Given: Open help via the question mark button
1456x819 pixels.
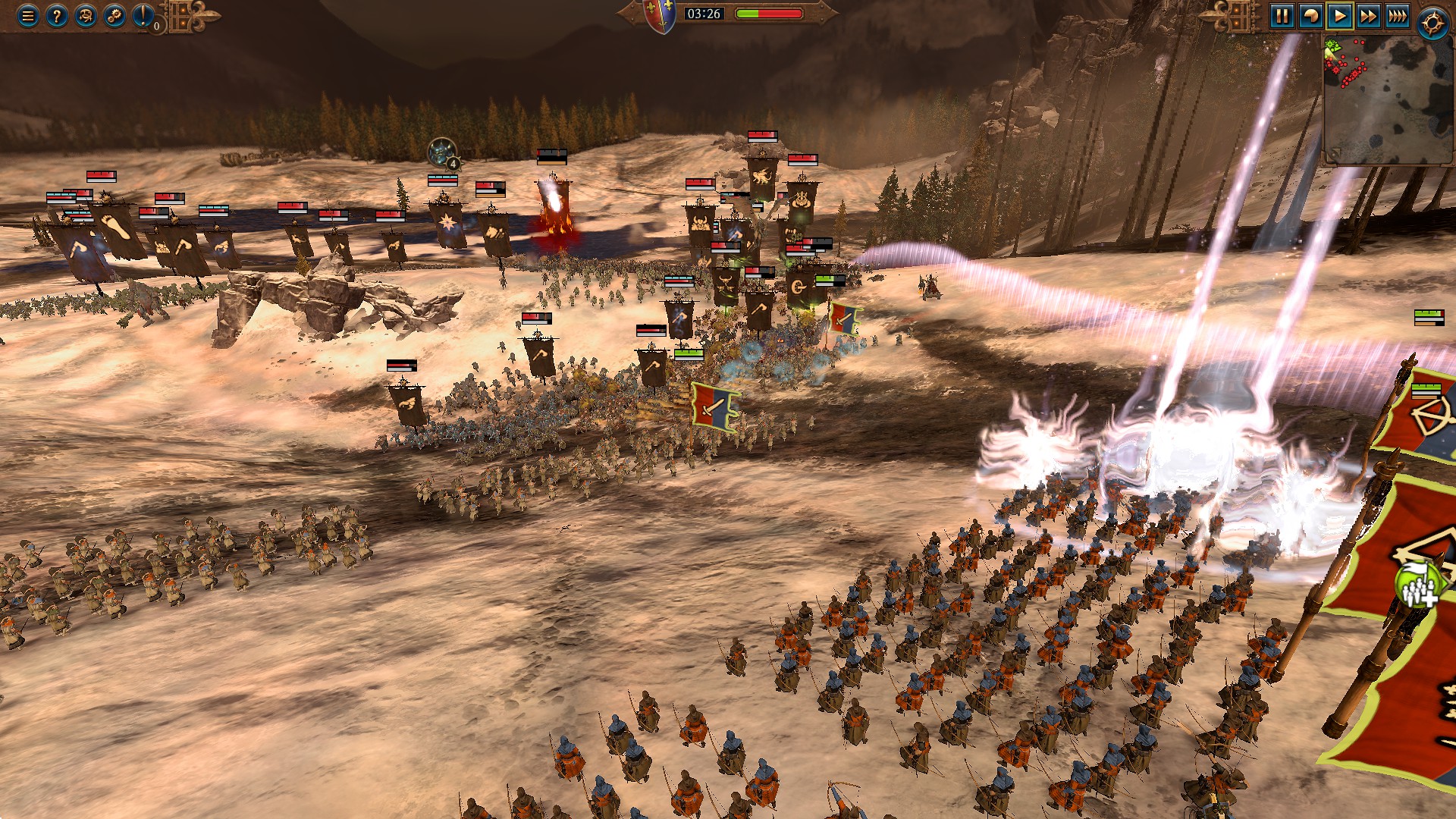Looking at the screenshot, I should [x=57, y=16].
